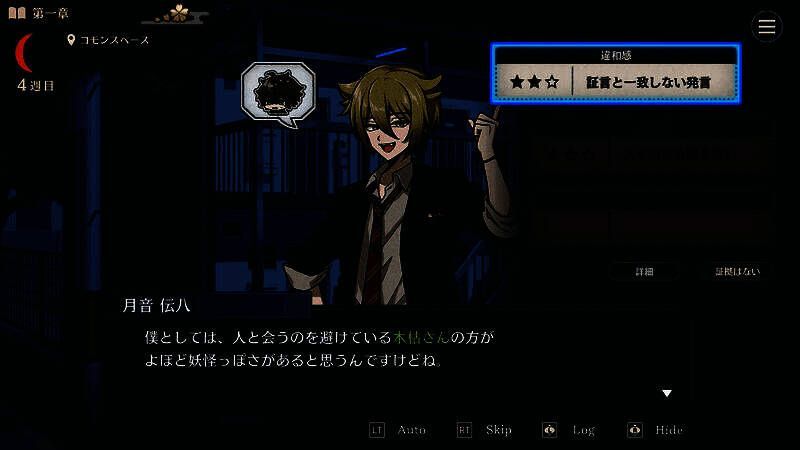
Task: Enable Auto text advance
Action: [x=399, y=430]
